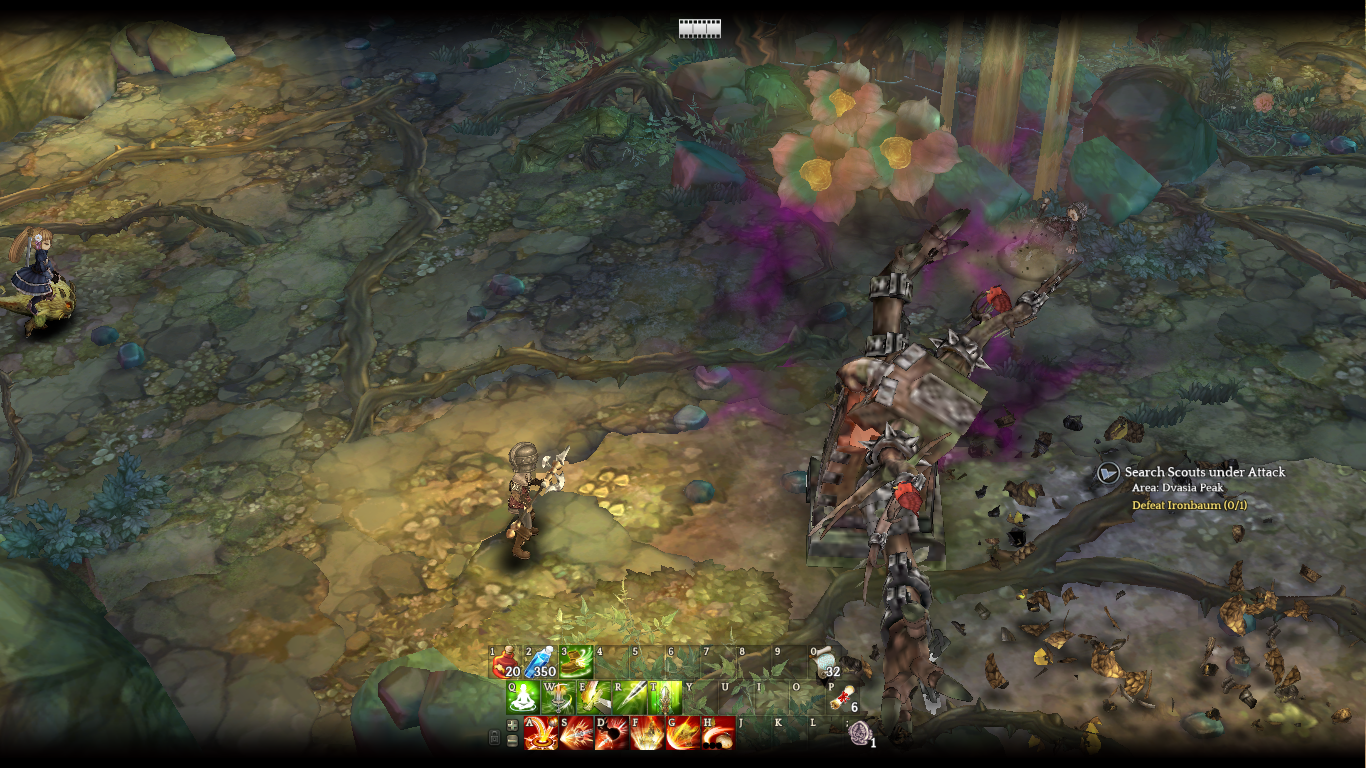Activate the meditation skill on Q
The width and height of the screenshot is (1366, 768).
523,698
